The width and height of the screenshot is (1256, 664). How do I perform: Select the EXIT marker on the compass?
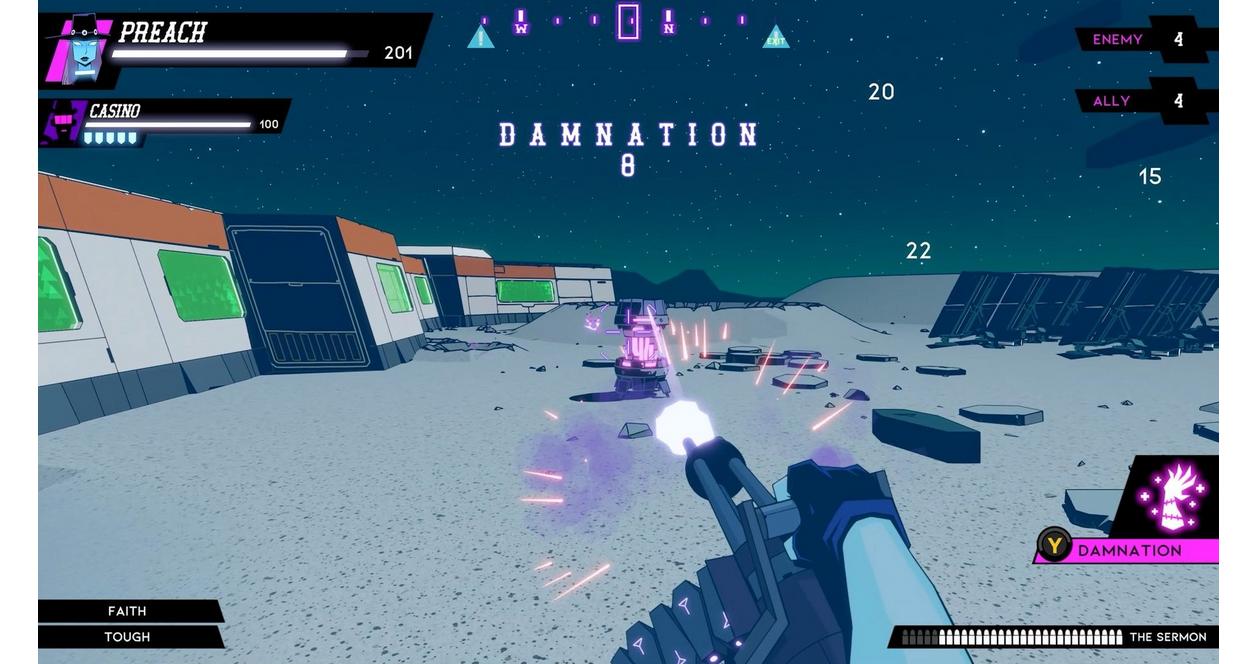click(x=776, y=38)
